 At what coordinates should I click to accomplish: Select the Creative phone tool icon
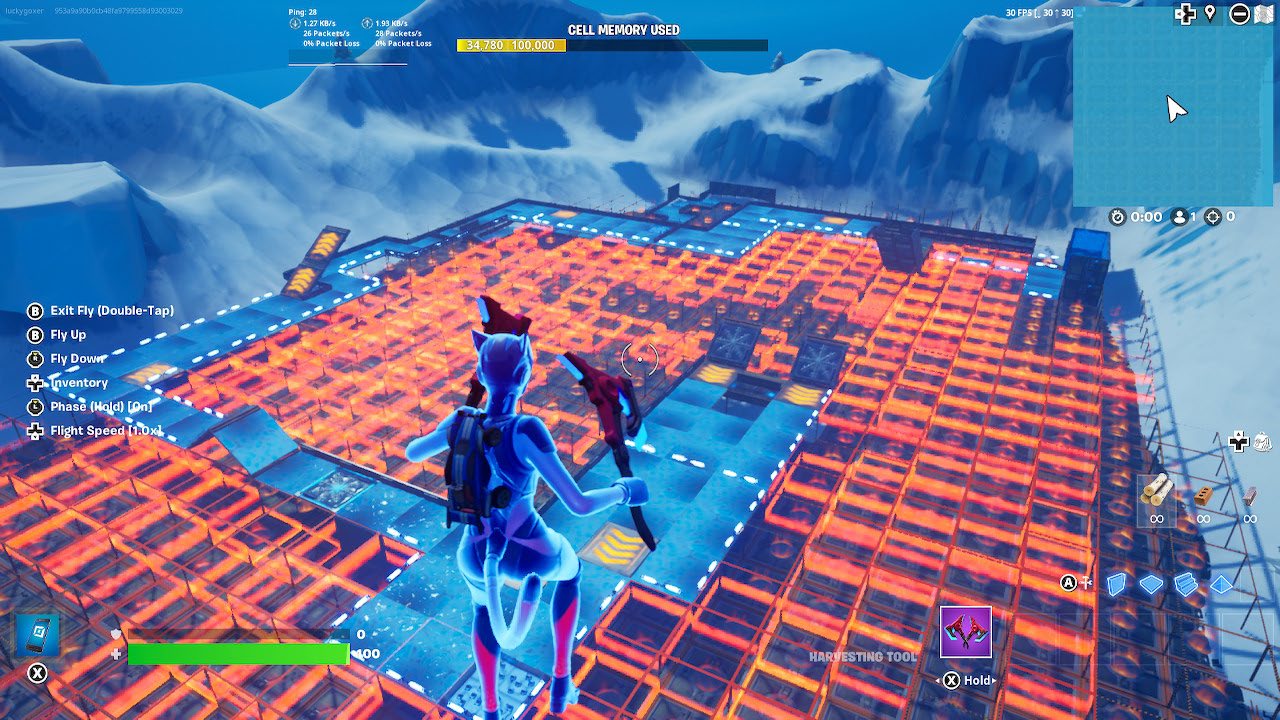point(37,634)
